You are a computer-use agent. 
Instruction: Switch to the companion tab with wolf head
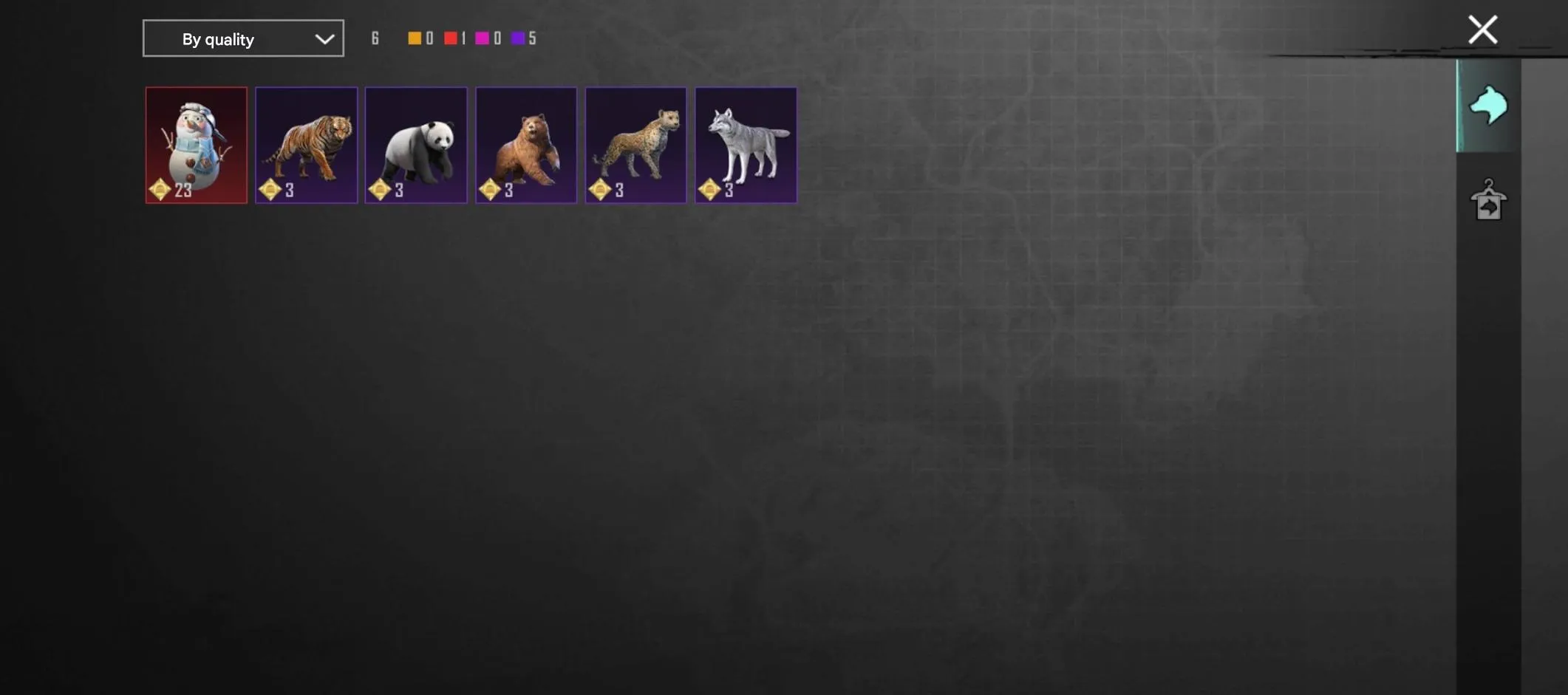click(1487, 105)
